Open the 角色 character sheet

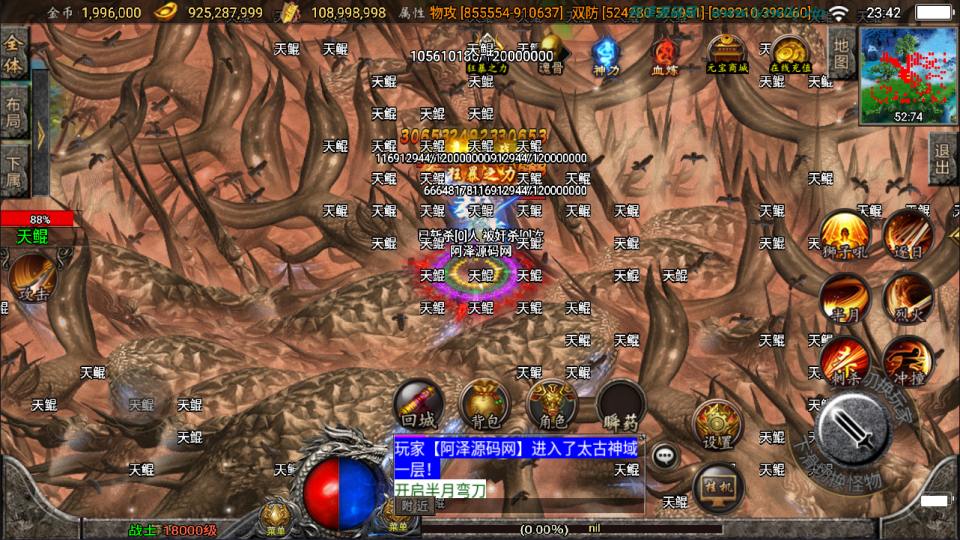click(x=552, y=405)
